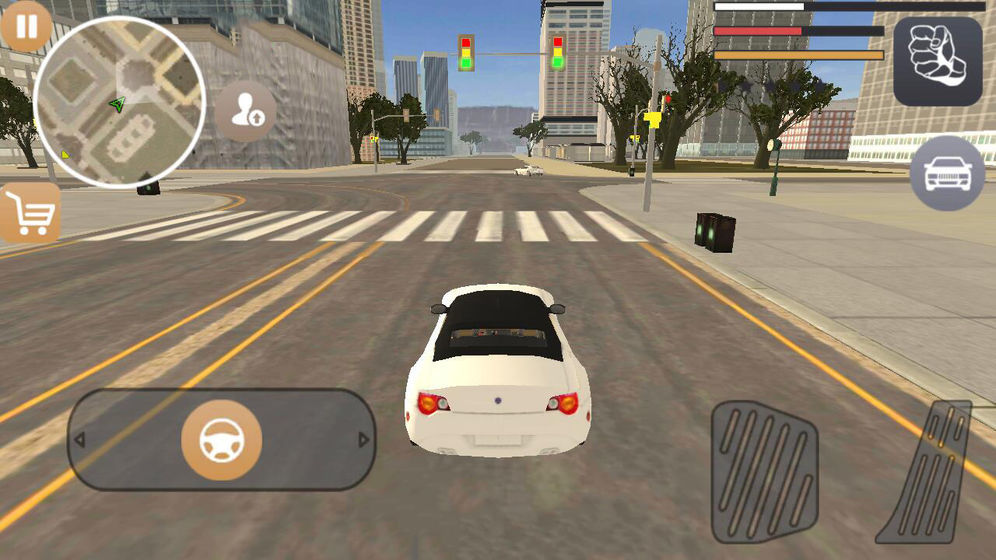Activate the fist punch attack button
996x560 pixels.
937,61
